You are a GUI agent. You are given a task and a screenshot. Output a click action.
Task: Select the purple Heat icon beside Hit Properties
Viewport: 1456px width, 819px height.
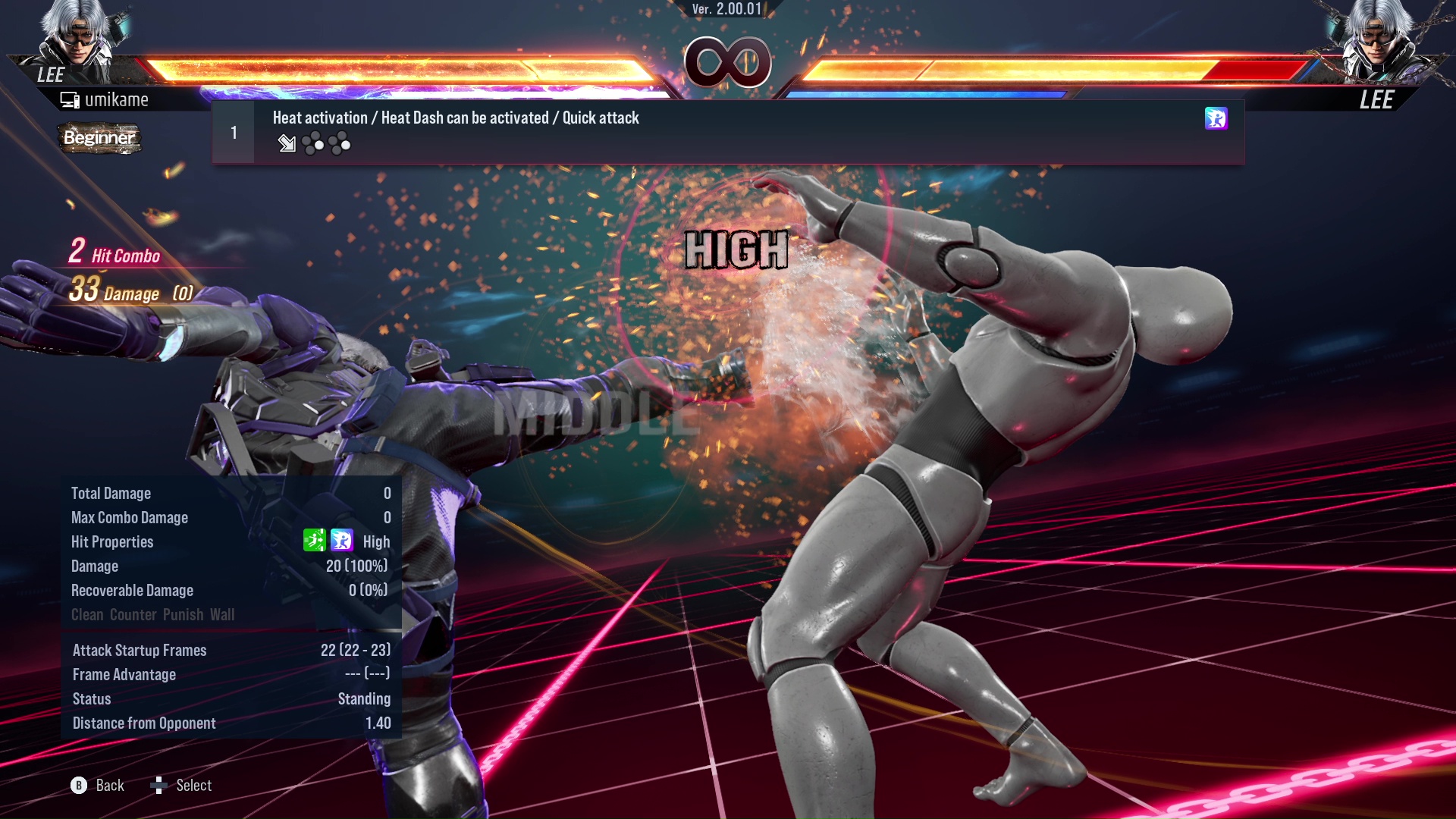(x=343, y=541)
